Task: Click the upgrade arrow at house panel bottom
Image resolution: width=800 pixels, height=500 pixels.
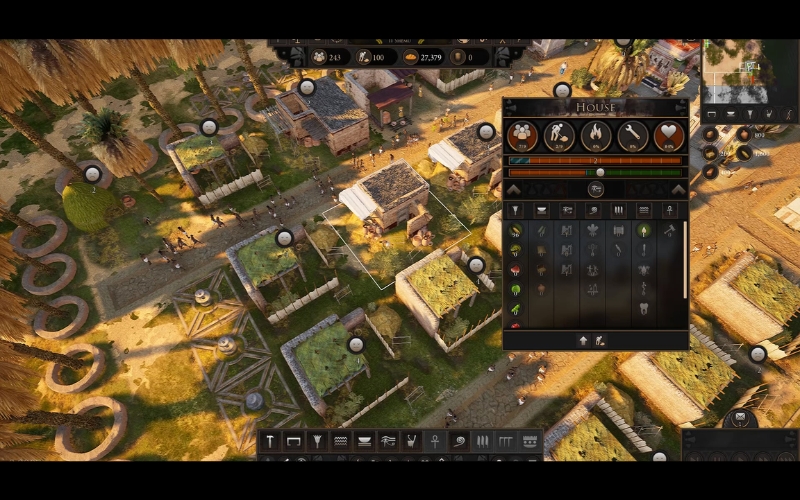Action: (583, 341)
